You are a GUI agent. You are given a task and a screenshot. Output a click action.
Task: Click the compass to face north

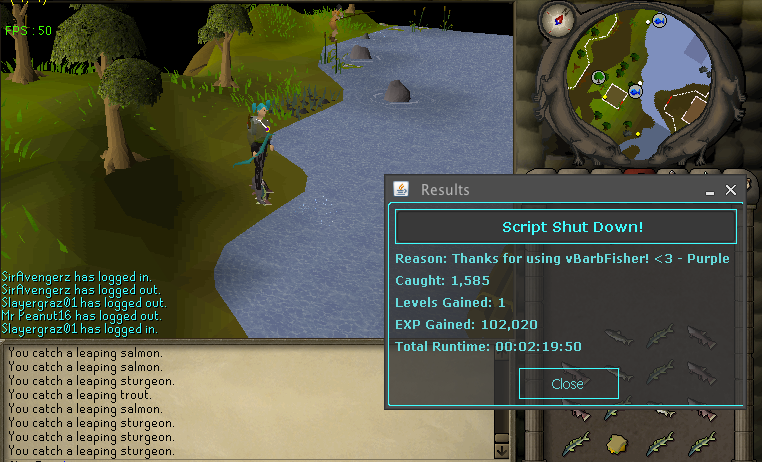click(x=557, y=16)
